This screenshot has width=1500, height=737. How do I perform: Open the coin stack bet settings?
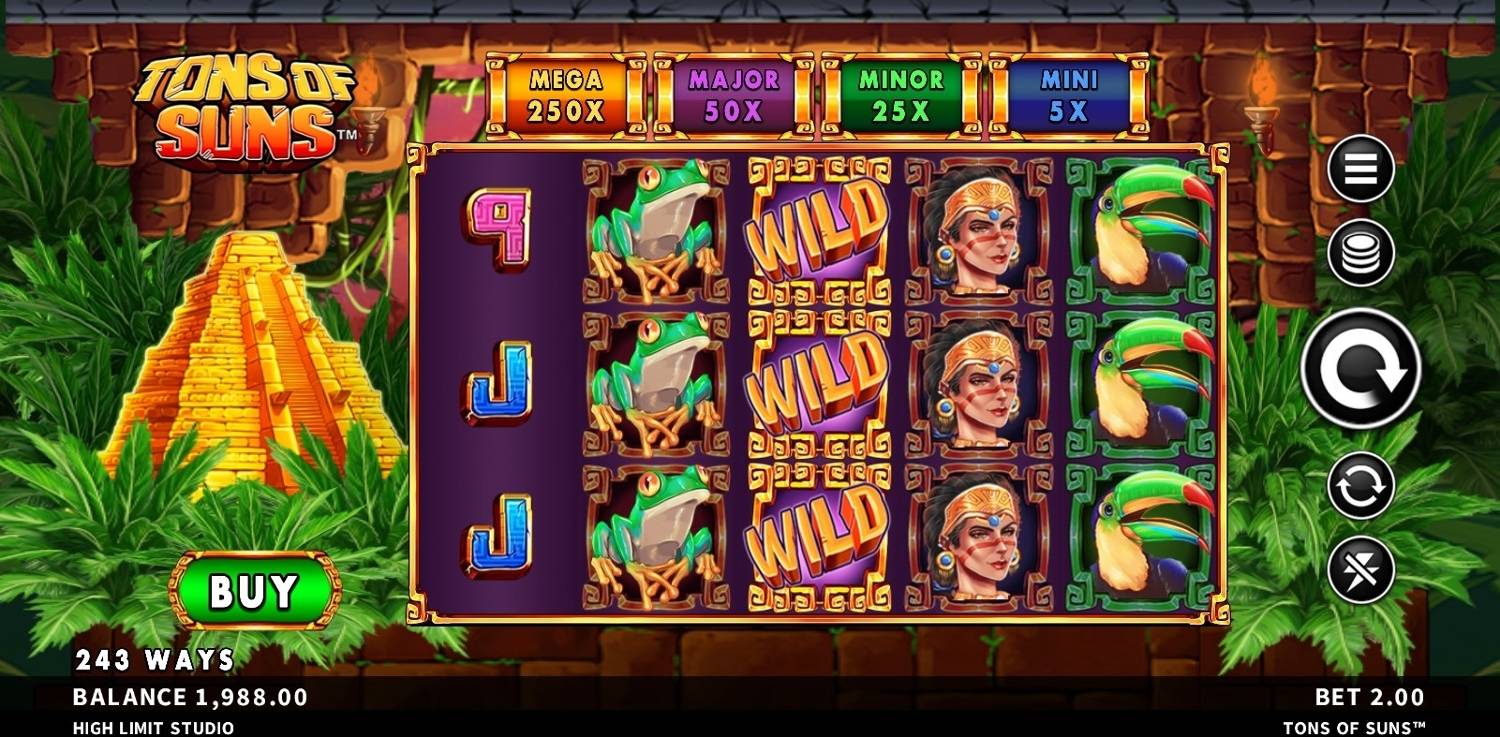click(1360, 253)
